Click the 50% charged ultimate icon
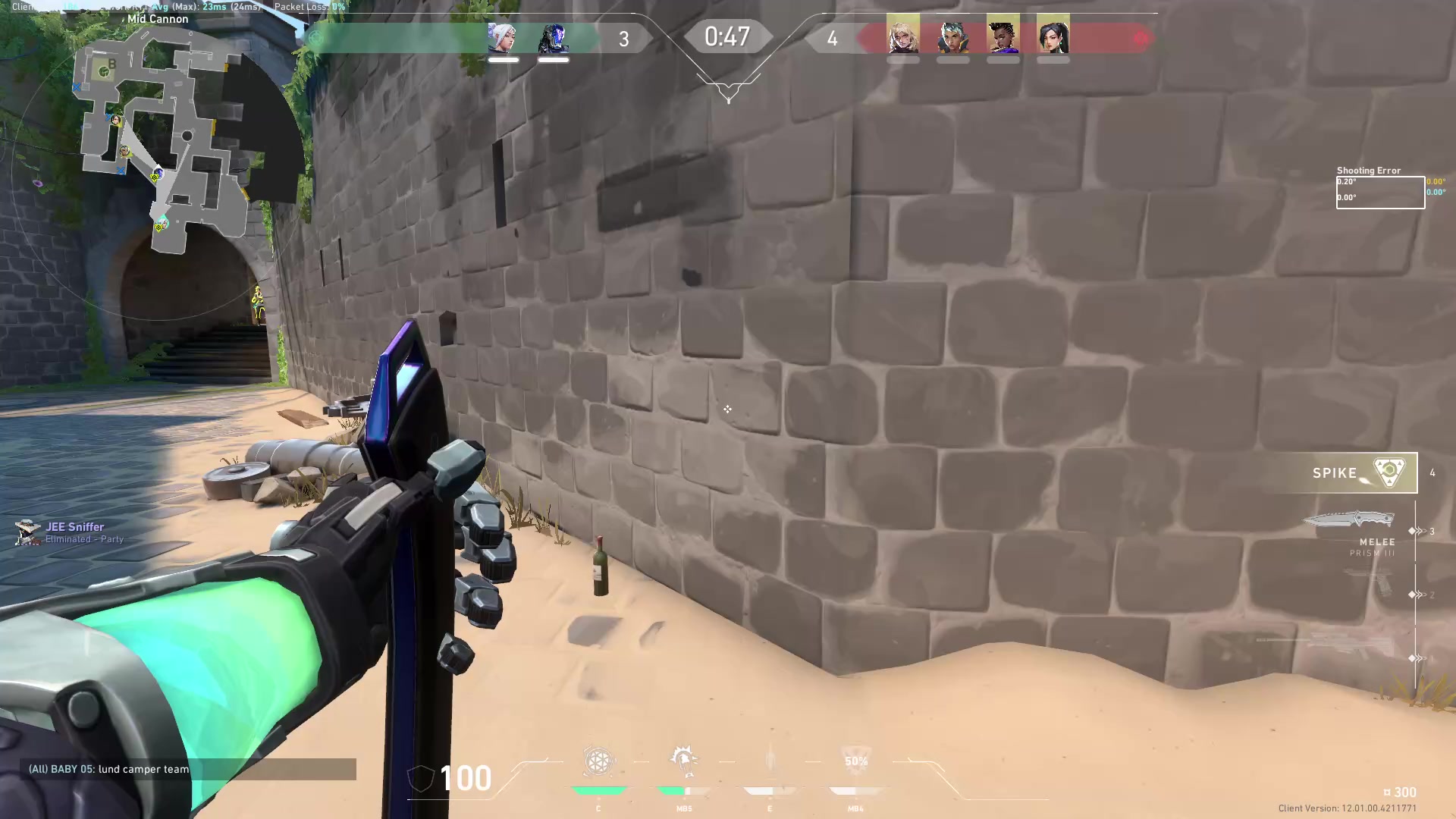The height and width of the screenshot is (819, 1456). tap(855, 762)
